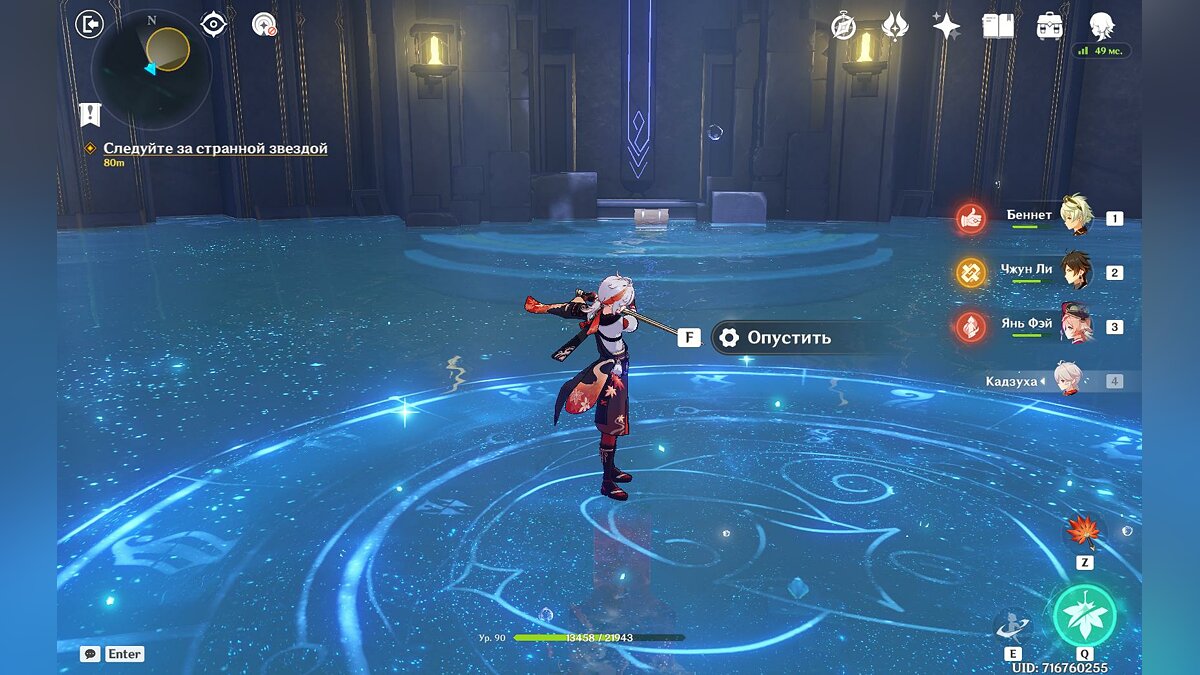1200x675 pixels.
Task: Open the adventurer handbook book icon
Action: click(997, 26)
